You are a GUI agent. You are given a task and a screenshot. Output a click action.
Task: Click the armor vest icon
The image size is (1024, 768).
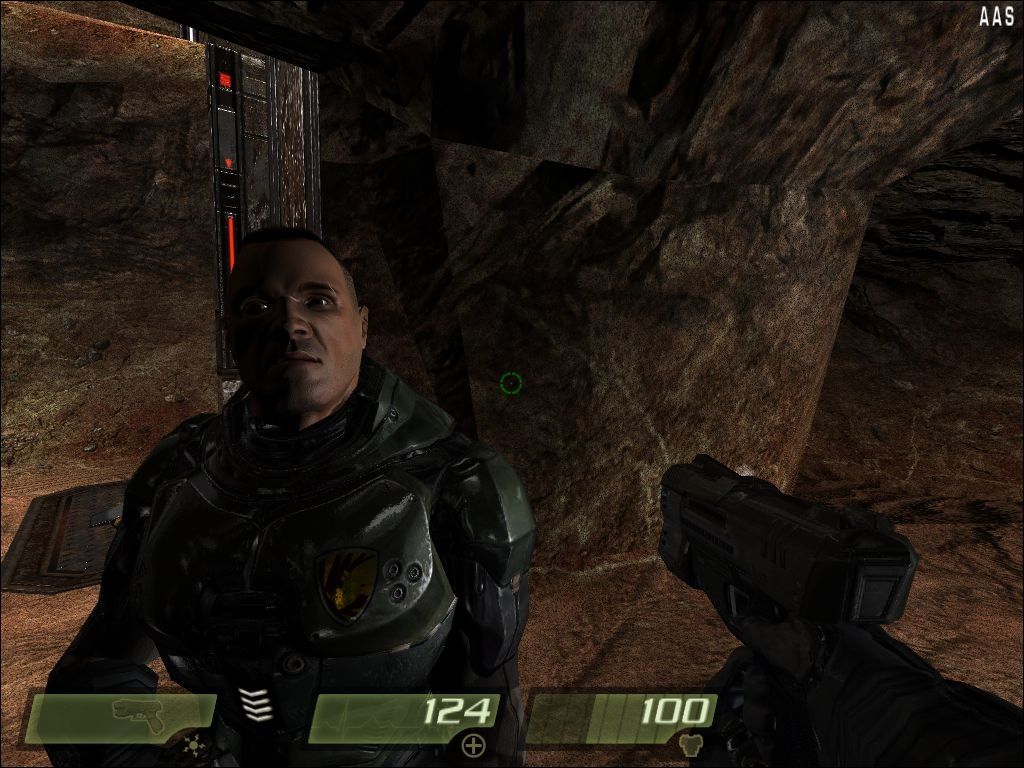(688, 744)
